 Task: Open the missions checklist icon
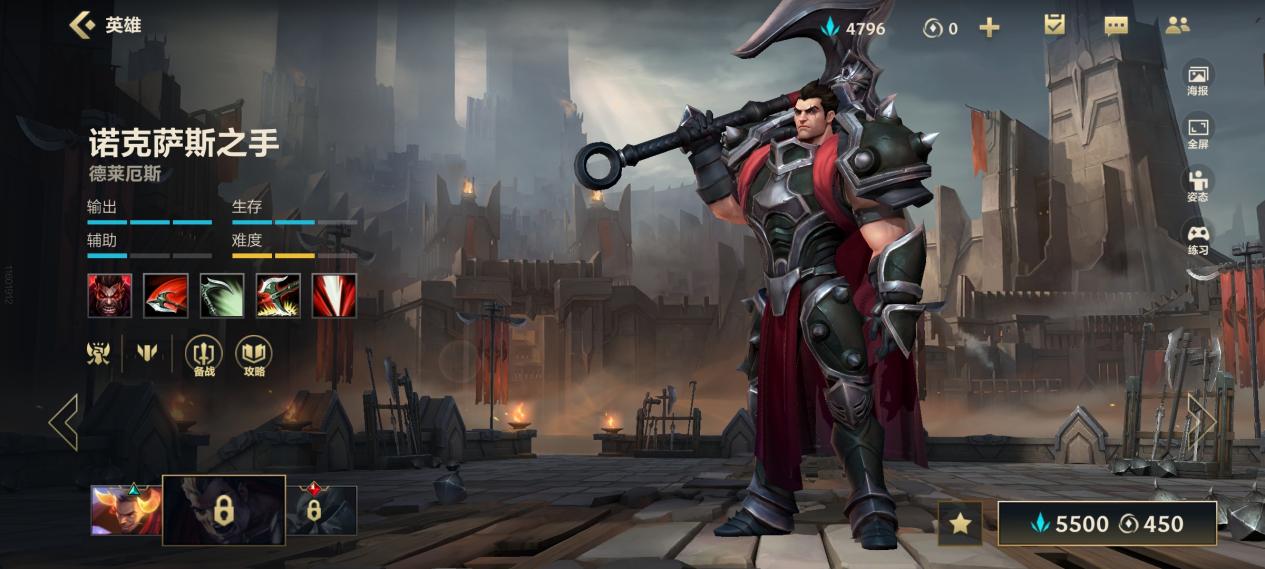pyautogui.click(x=1055, y=26)
